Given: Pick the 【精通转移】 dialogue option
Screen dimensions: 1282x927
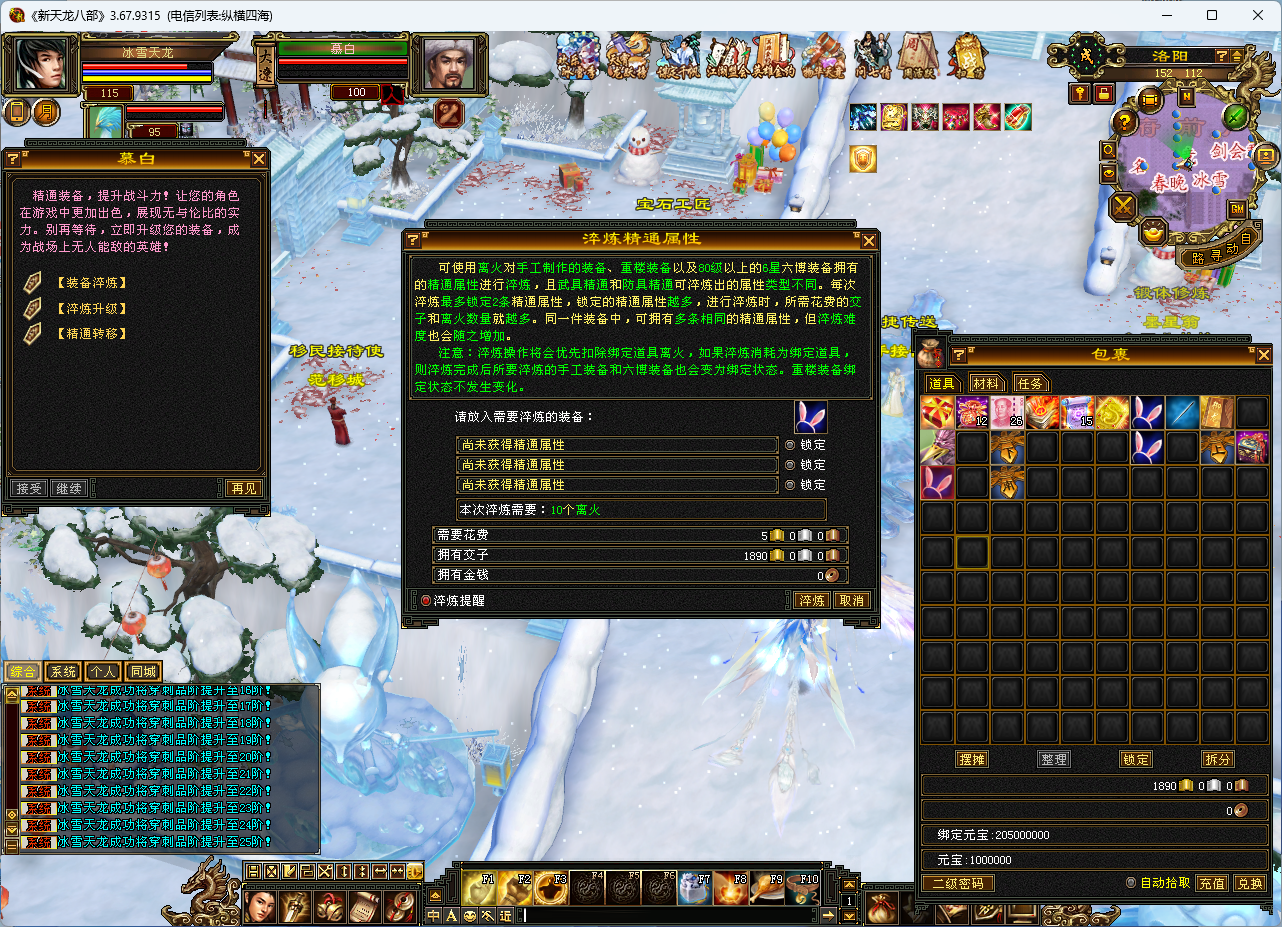Looking at the screenshot, I should click(x=91, y=334).
